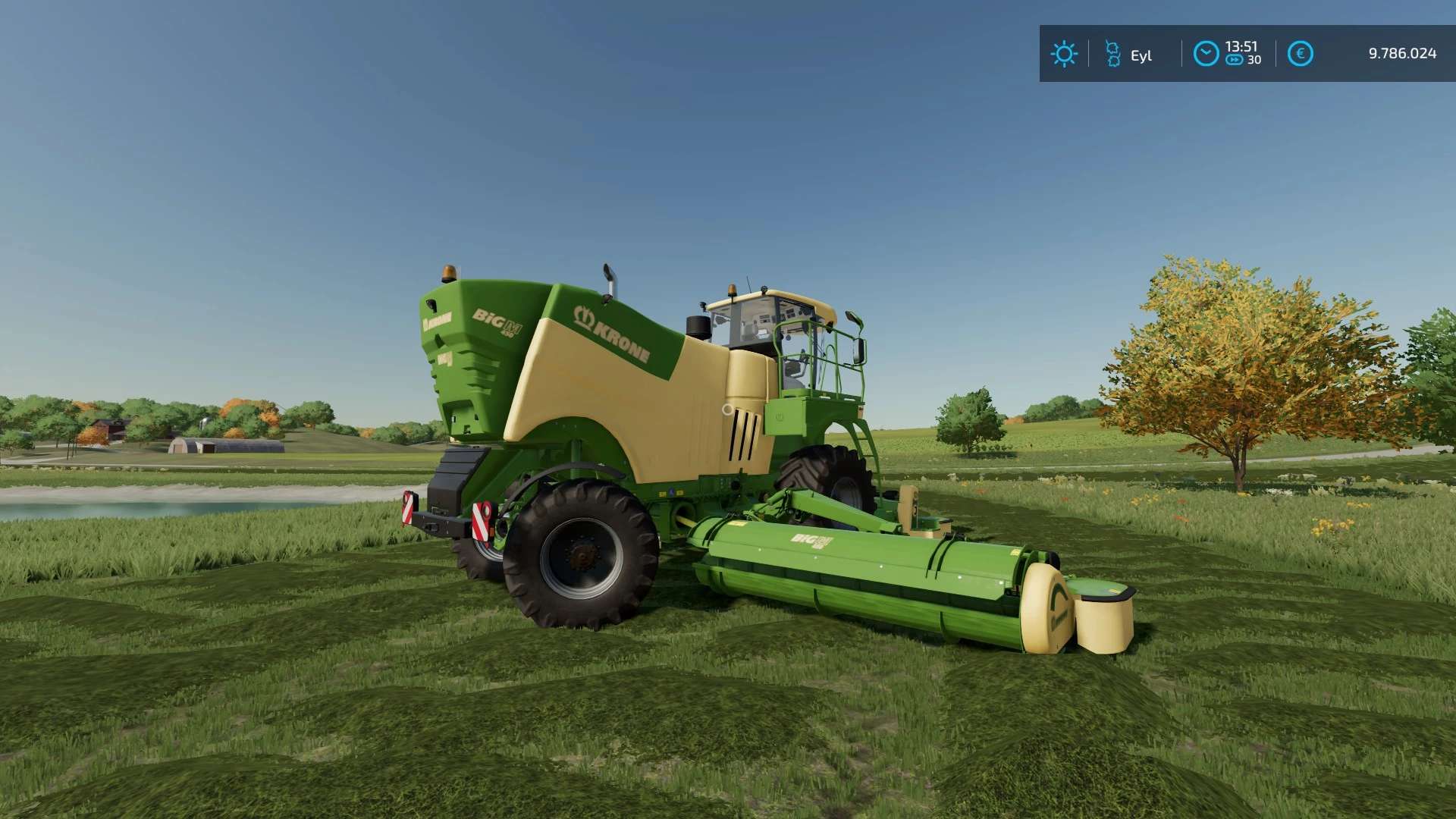Select the season icon beside Eyl
Screen dimensions: 1456x819
point(1112,54)
